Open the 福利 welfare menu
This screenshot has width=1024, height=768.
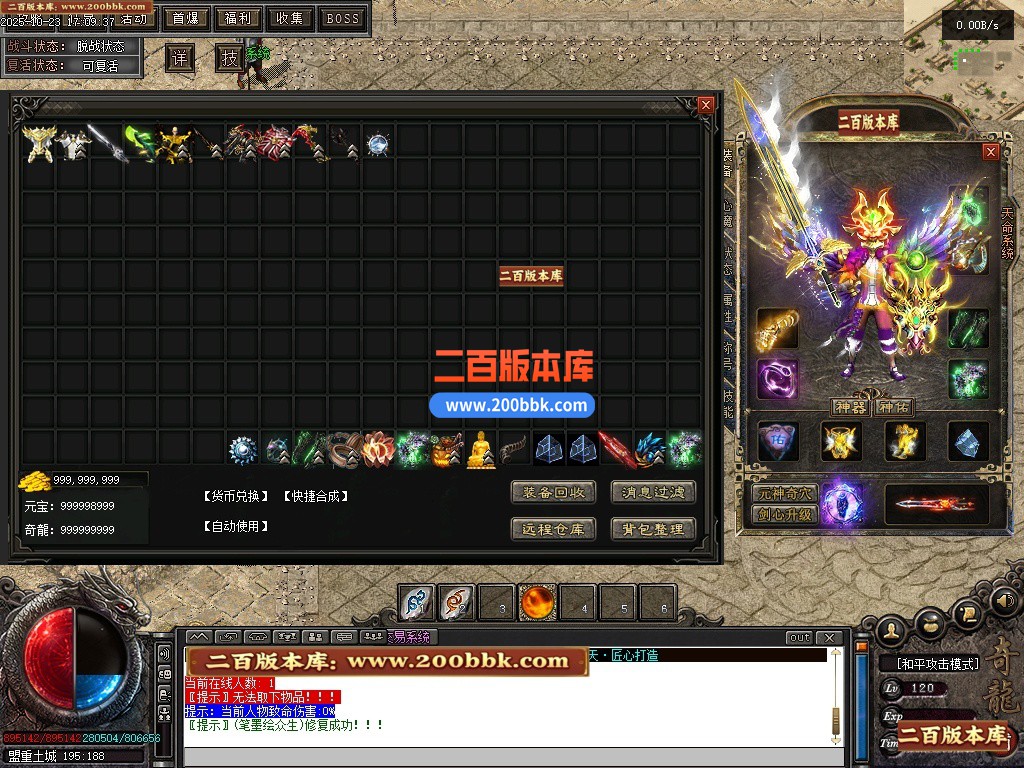click(x=237, y=18)
